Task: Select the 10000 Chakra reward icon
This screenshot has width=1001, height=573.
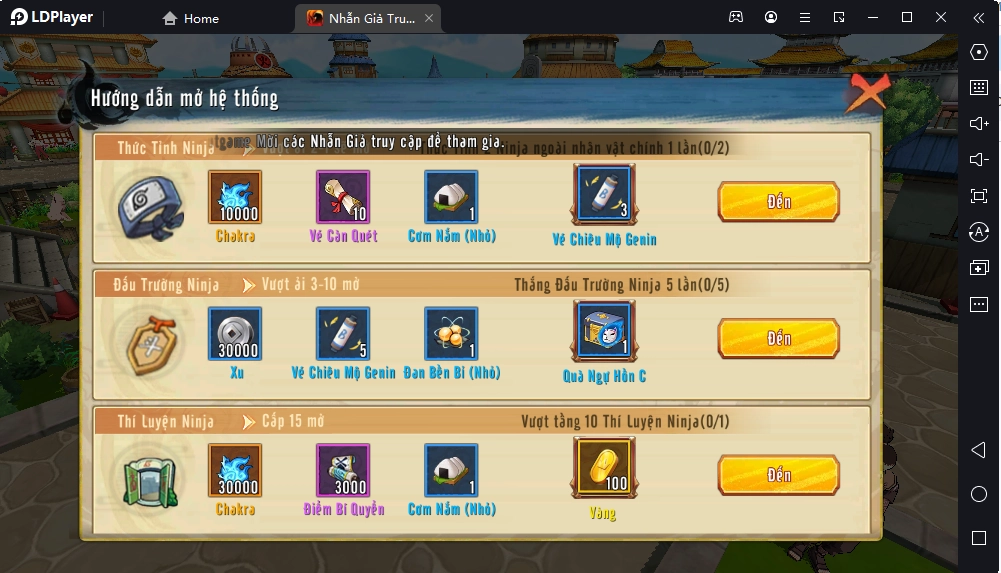Action: (x=235, y=197)
